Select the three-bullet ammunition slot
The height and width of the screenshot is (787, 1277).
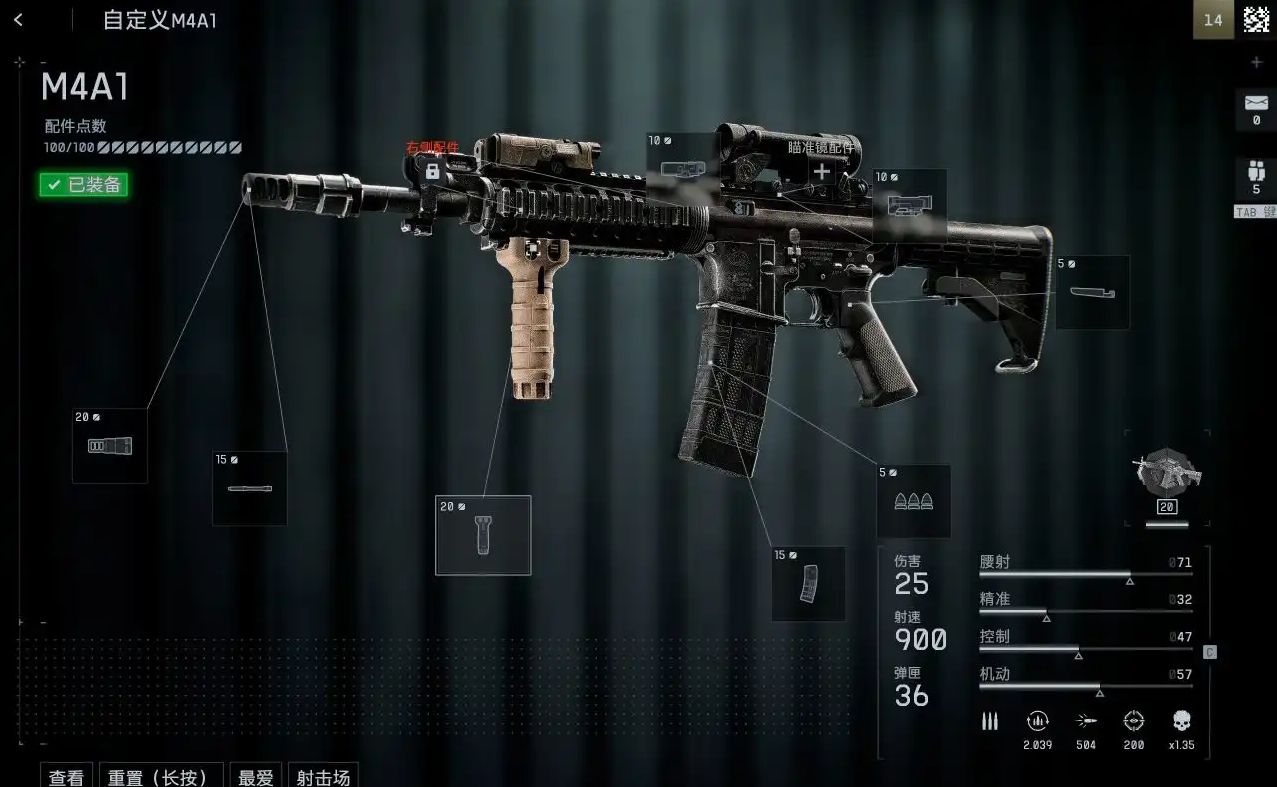[913, 501]
